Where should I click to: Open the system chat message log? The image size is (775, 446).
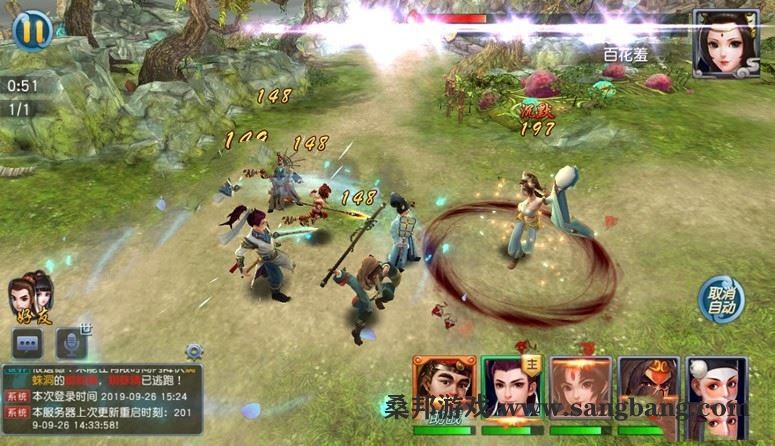pyautogui.click(x=102, y=400)
